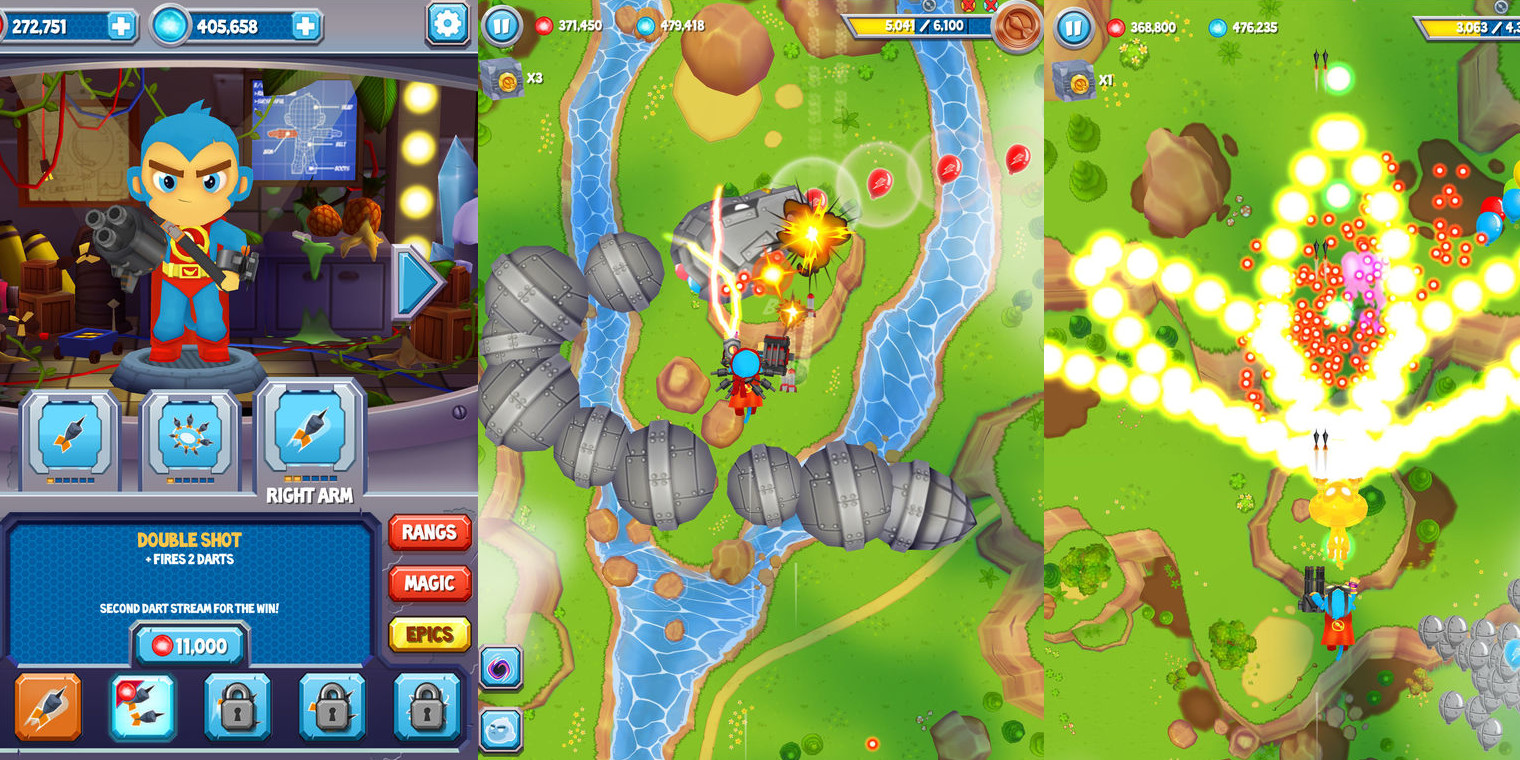Select the ghost shield ability icon
Image resolution: width=1520 pixels, height=760 pixels.
click(500, 730)
